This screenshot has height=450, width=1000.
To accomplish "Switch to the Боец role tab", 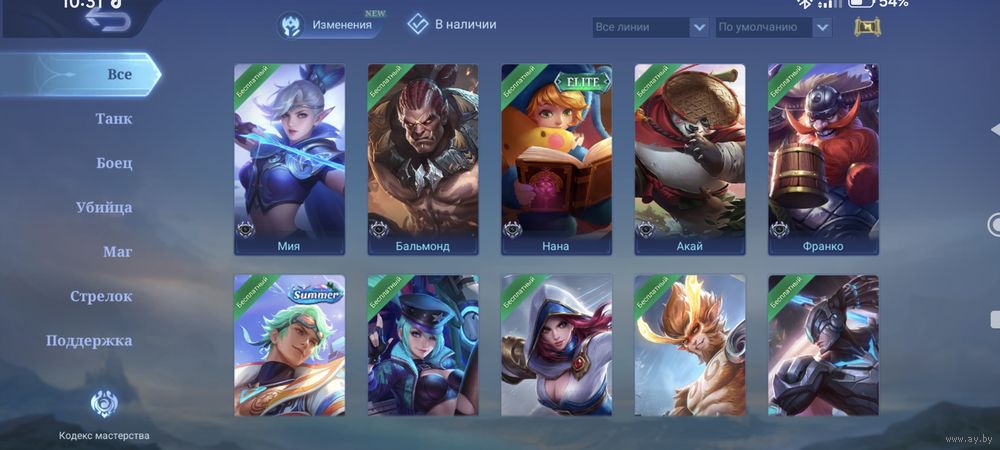I will coord(114,163).
